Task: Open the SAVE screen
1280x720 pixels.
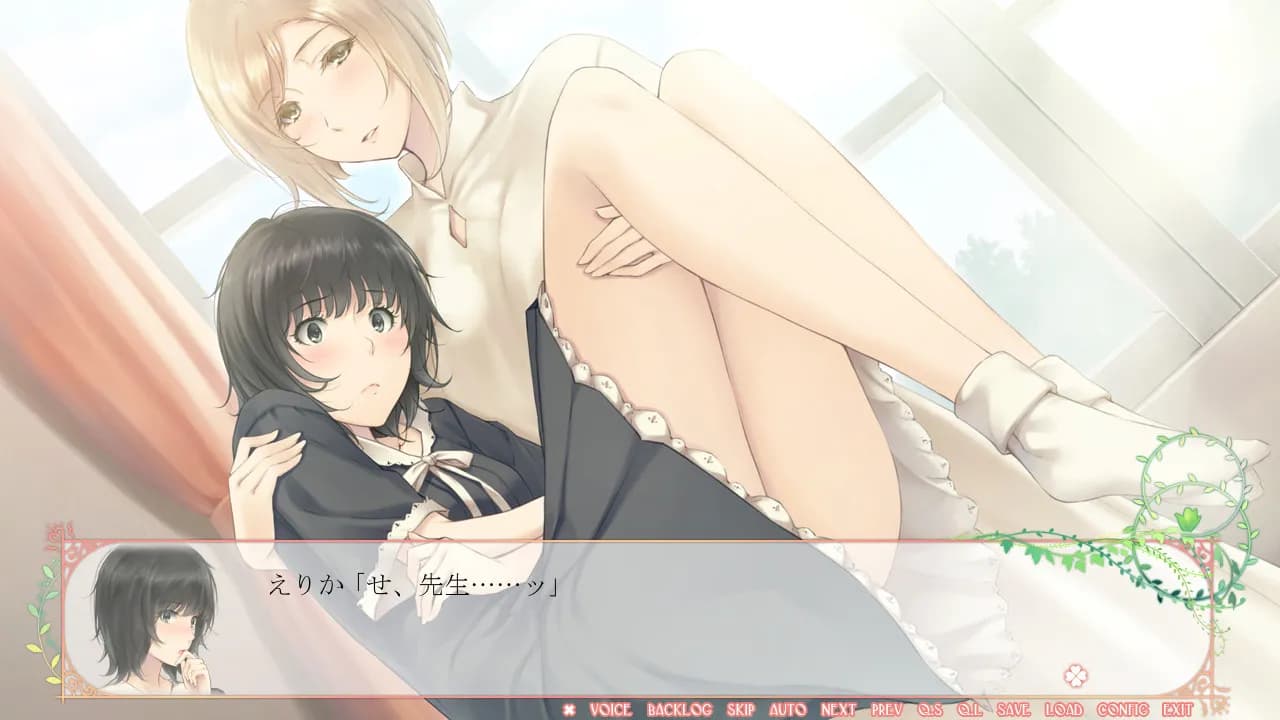Action: point(1012,708)
